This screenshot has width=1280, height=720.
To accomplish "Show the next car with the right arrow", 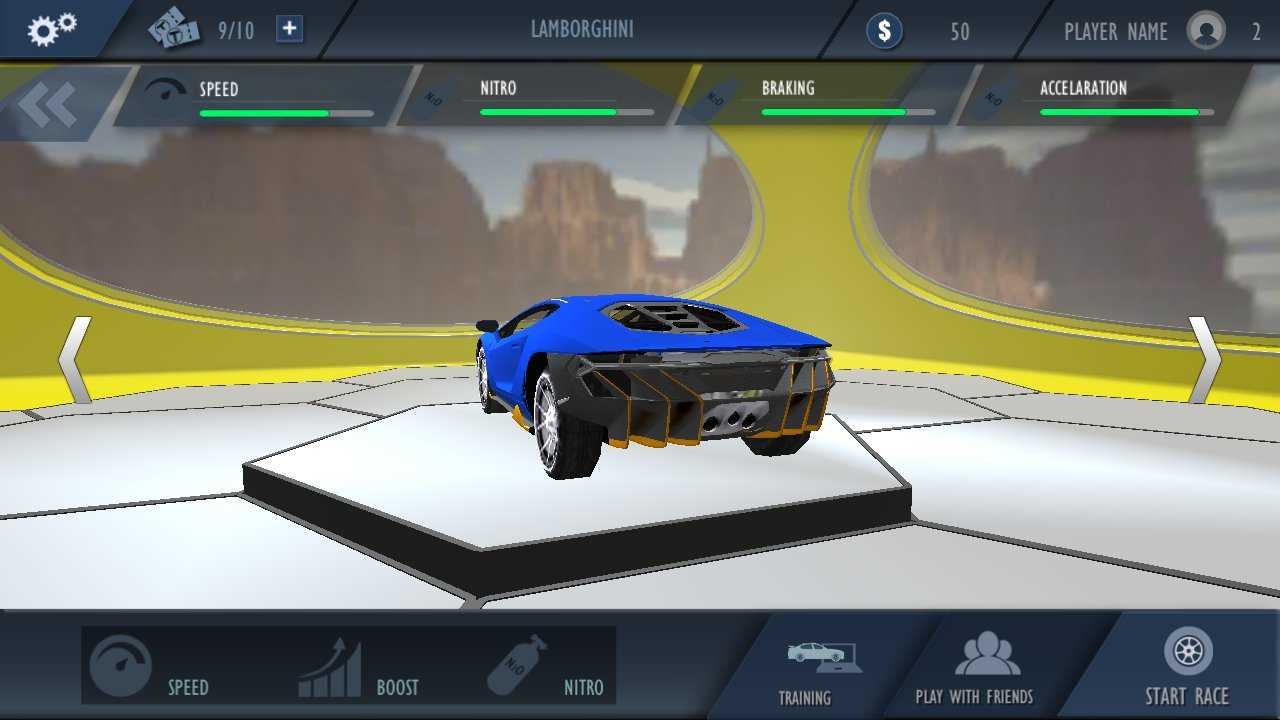I will [x=1204, y=360].
